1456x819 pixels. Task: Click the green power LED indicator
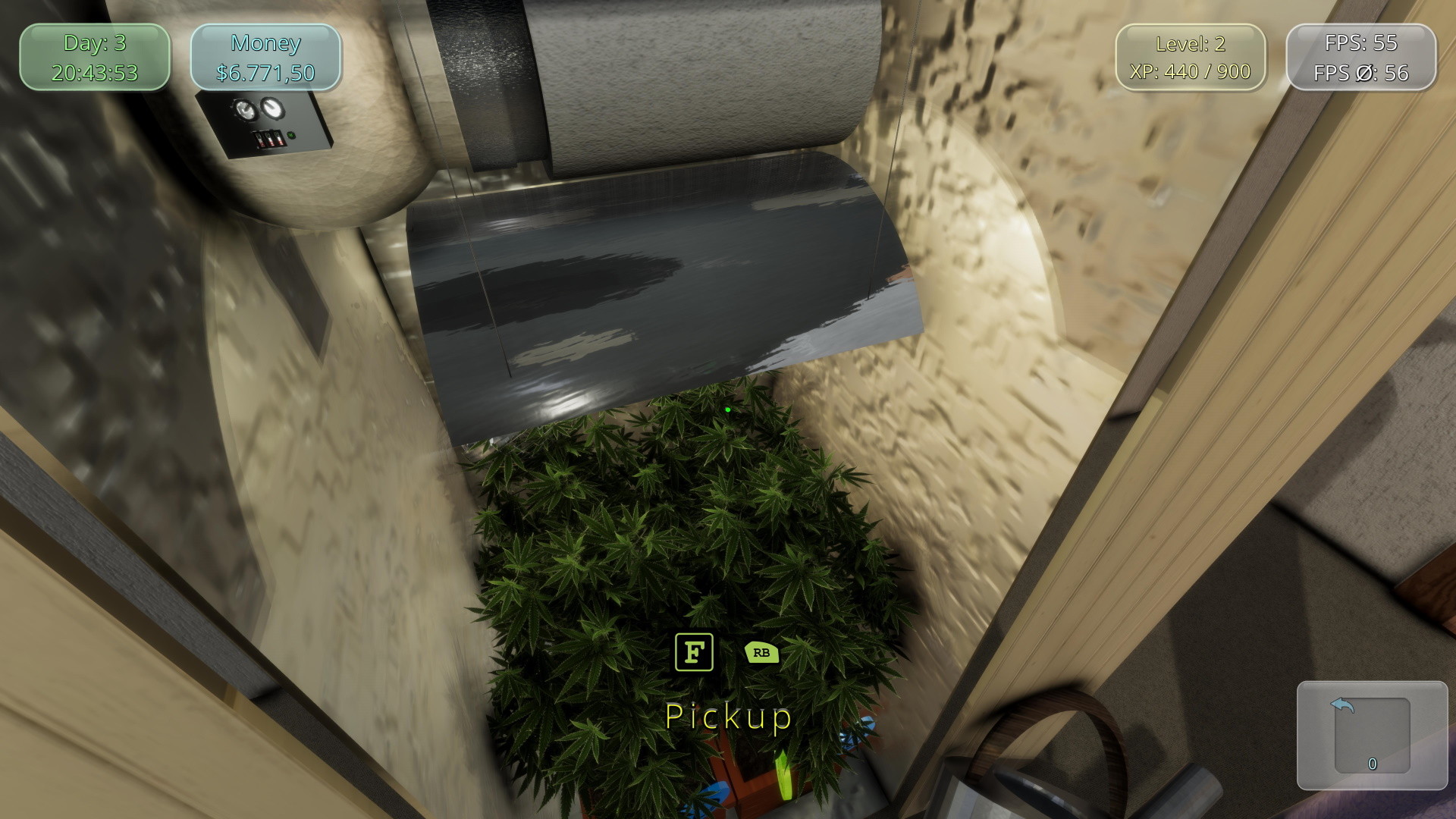290,135
